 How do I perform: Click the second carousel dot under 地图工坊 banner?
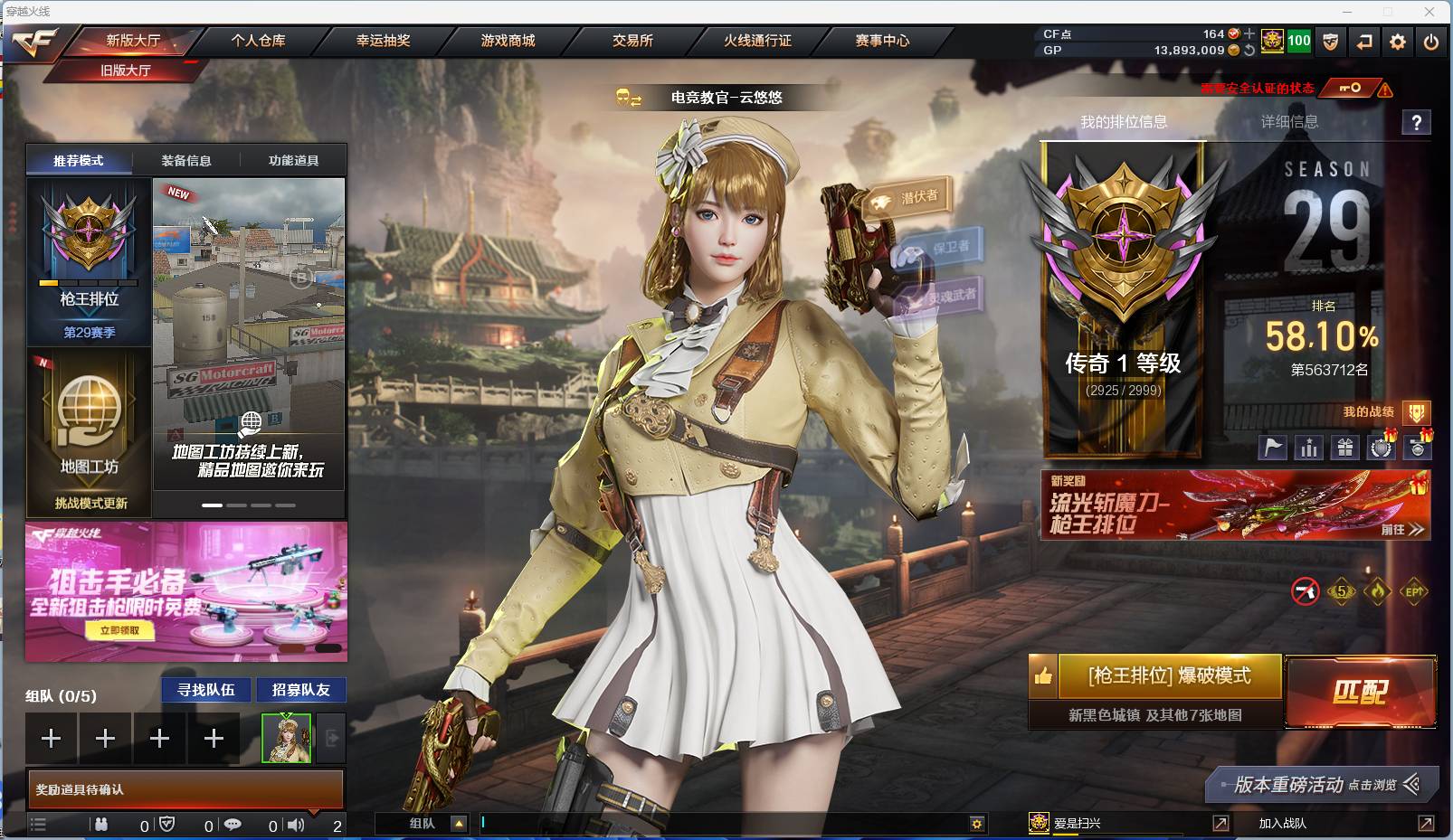tap(234, 504)
